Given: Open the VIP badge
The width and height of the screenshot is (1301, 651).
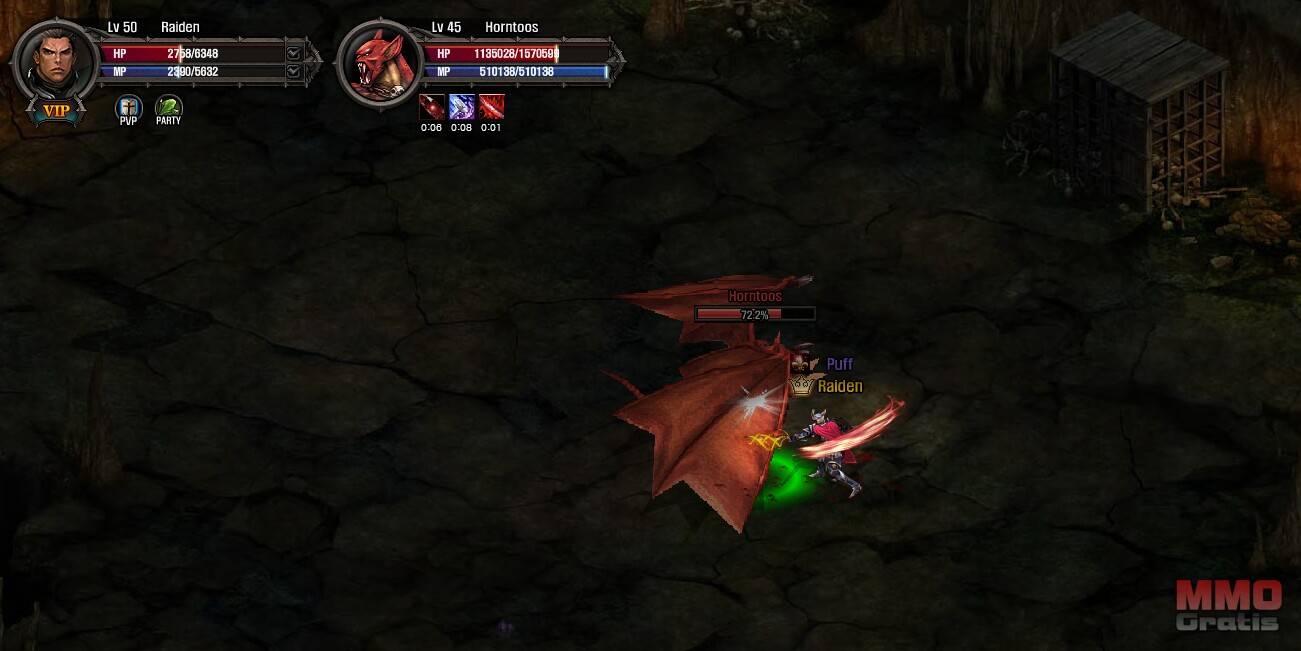Looking at the screenshot, I should (56, 111).
